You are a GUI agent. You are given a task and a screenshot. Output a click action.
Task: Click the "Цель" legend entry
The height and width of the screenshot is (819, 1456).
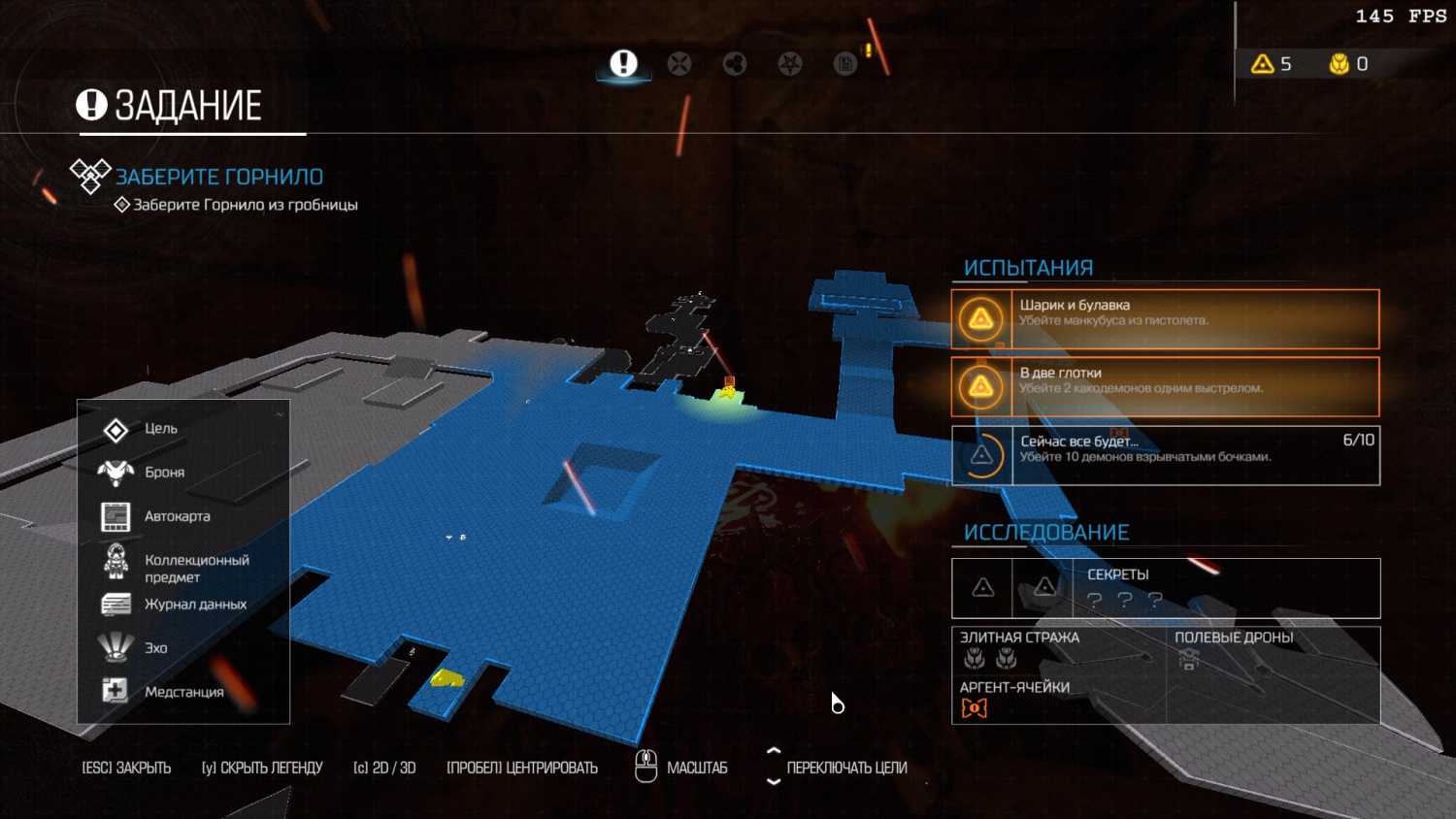(x=160, y=429)
